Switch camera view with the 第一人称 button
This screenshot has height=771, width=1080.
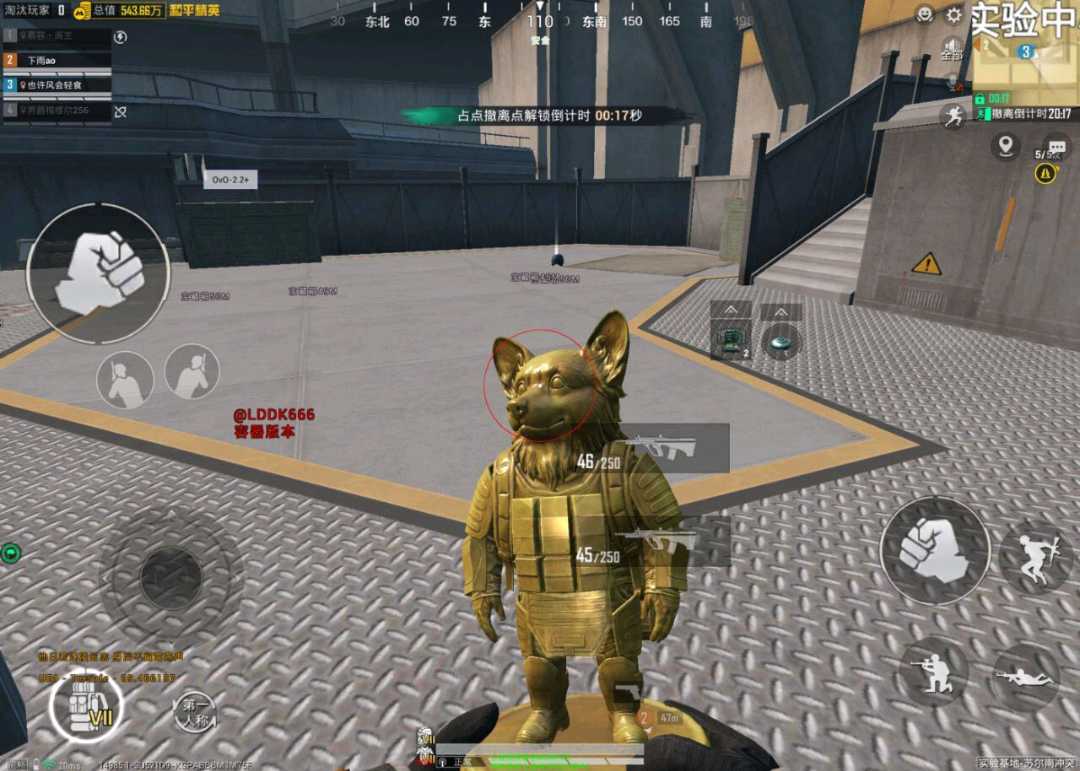[196, 710]
